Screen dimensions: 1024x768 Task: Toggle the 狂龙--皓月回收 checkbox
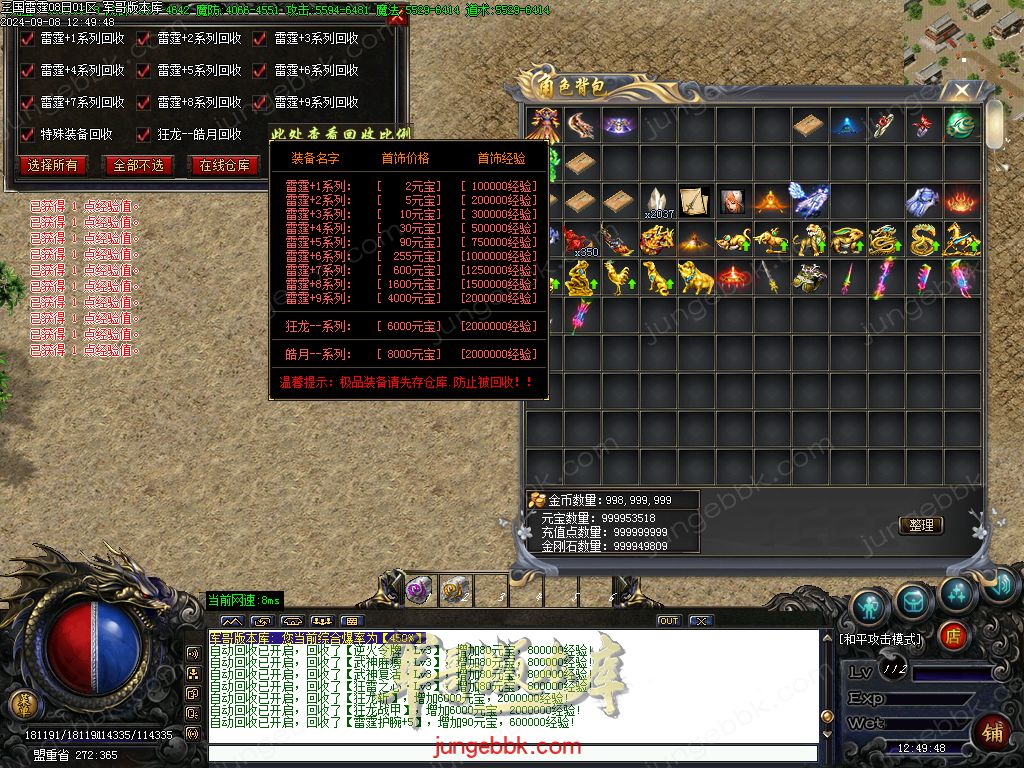145,134
